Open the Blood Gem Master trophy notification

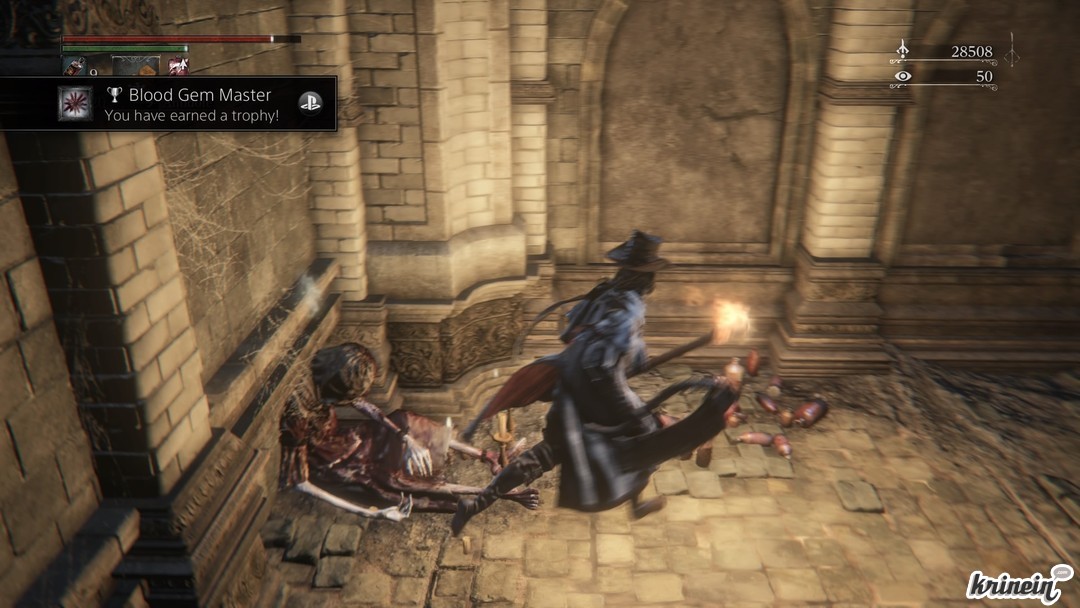click(x=189, y=104)
